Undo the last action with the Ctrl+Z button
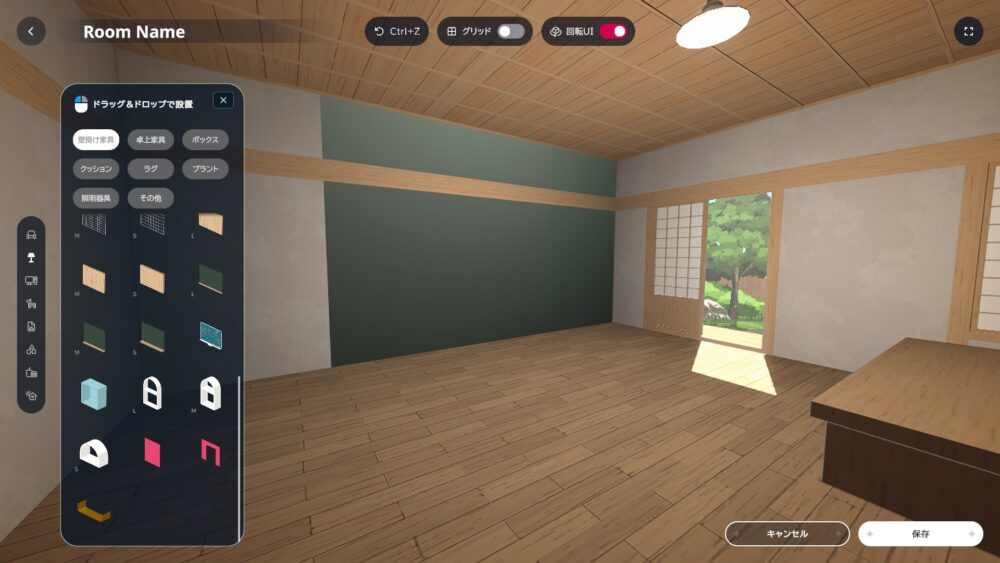The height and width of the screenshot is (563, 1000). point(396,32)
